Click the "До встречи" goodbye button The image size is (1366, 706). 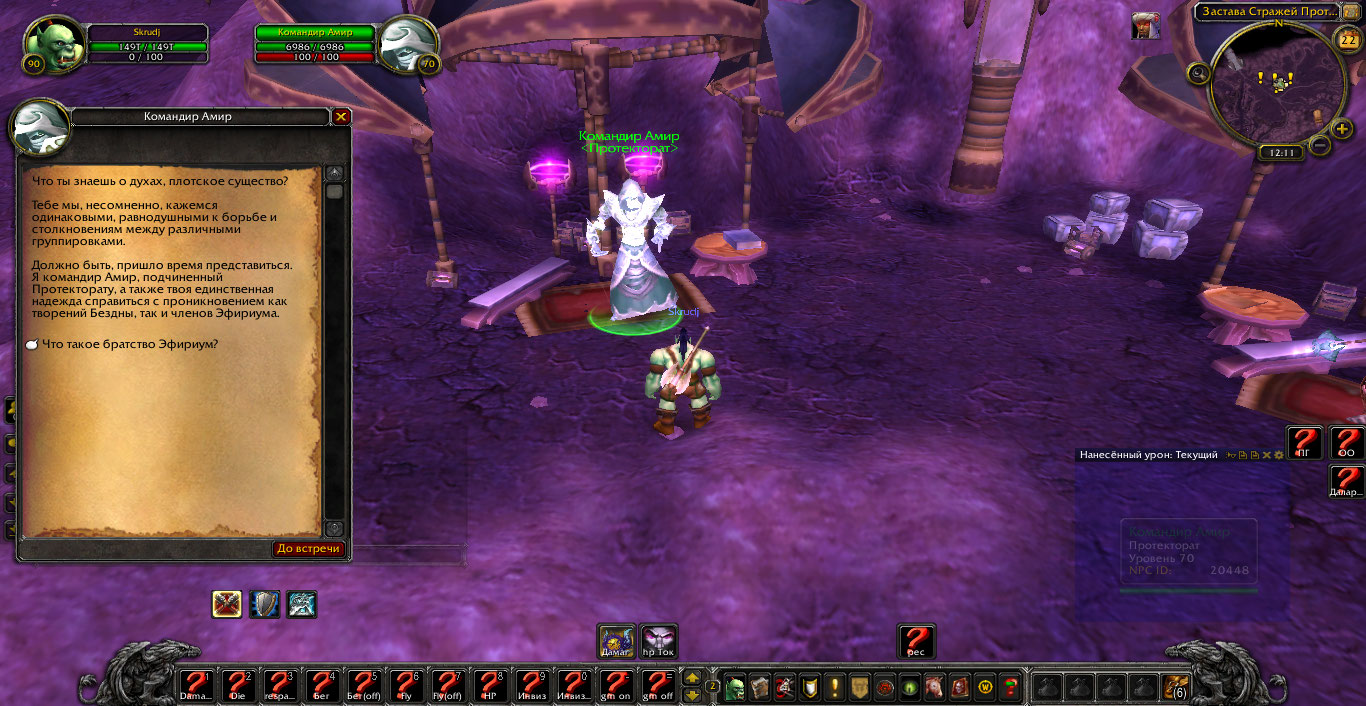tap(309, 549)
